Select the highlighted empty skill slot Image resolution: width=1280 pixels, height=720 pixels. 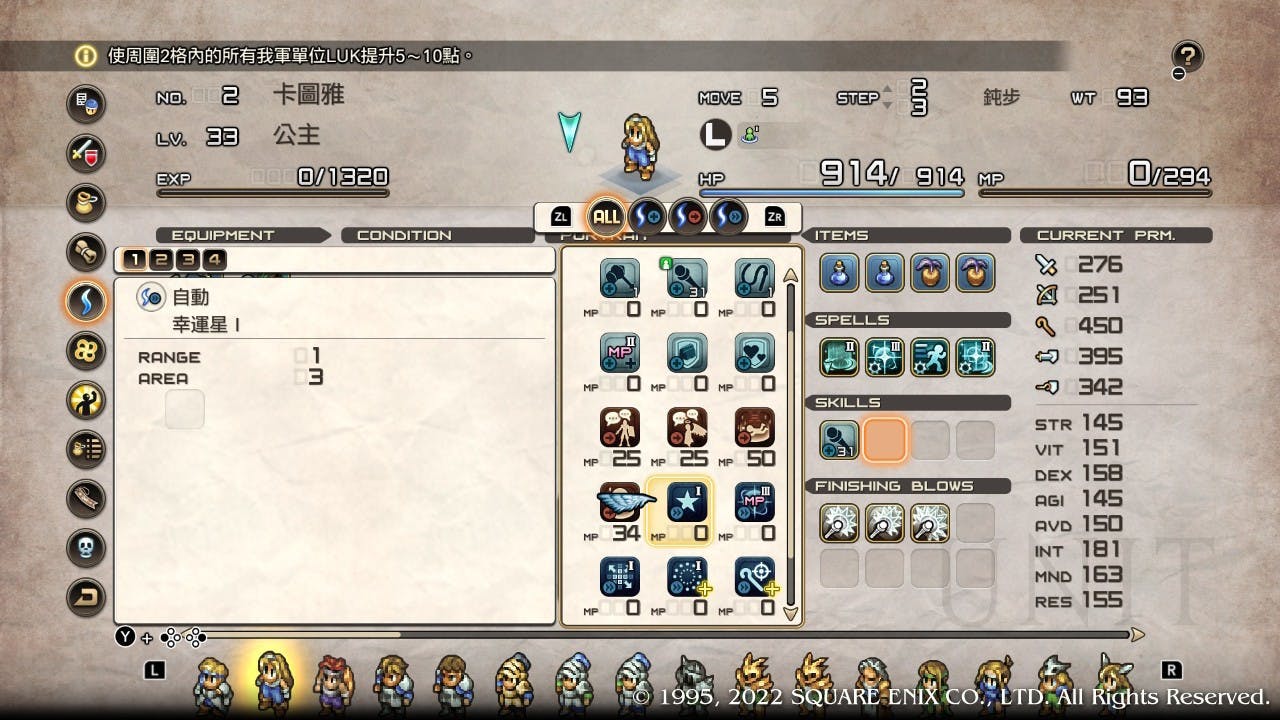click(884, 440)
